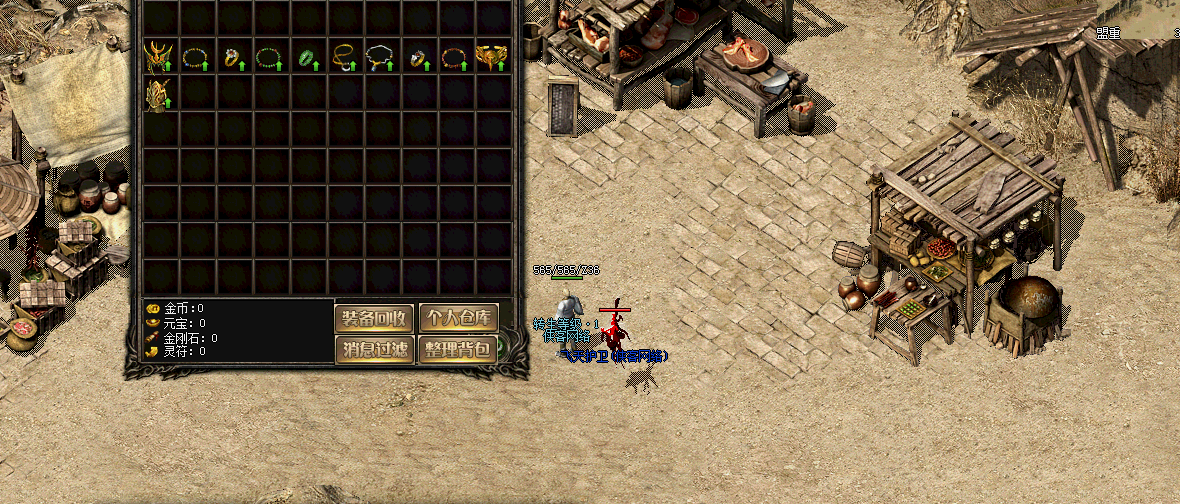Pick the golden winged belt item

click(491, 56)
